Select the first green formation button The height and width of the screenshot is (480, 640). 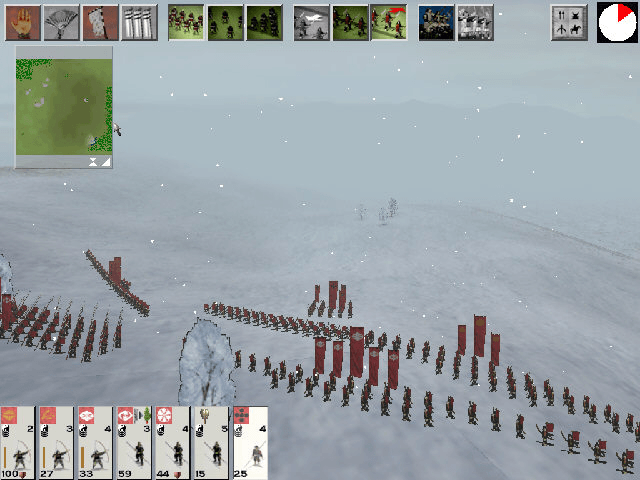point(186,22)
